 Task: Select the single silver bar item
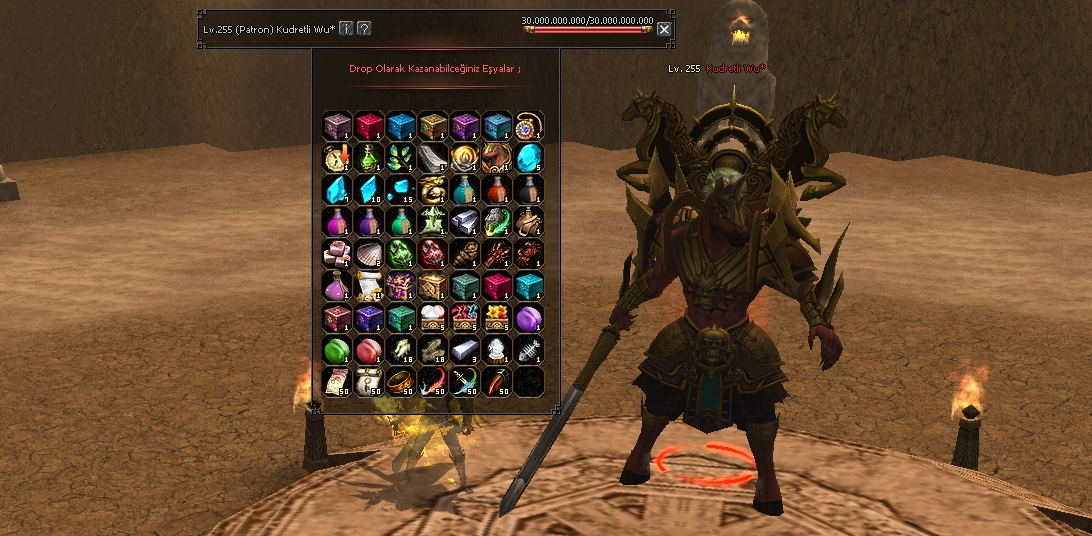click(465, 350)
